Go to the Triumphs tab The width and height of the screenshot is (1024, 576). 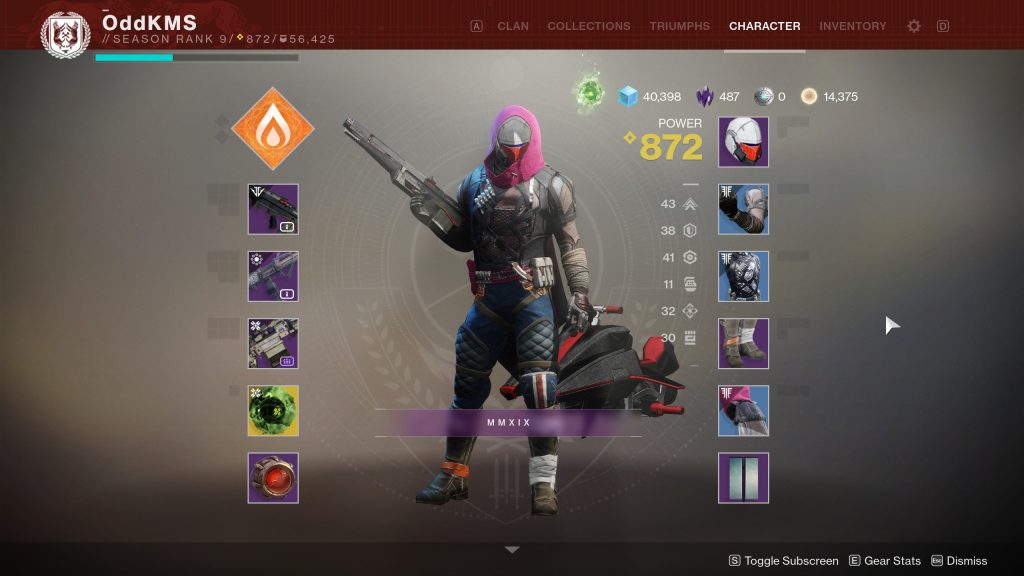pos(679,26)
